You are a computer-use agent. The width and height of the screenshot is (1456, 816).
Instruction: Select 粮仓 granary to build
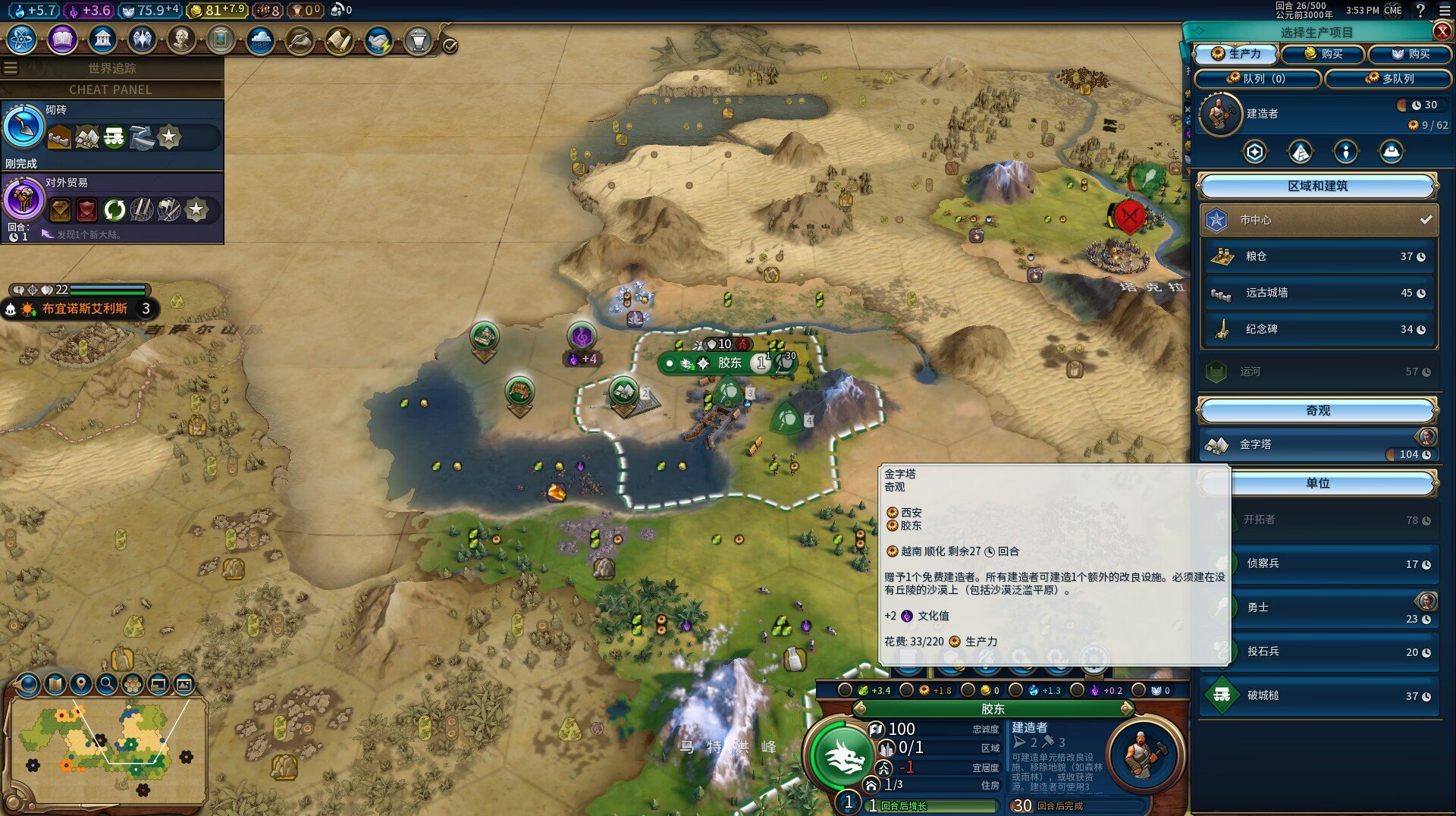[x=1318, y=256]
